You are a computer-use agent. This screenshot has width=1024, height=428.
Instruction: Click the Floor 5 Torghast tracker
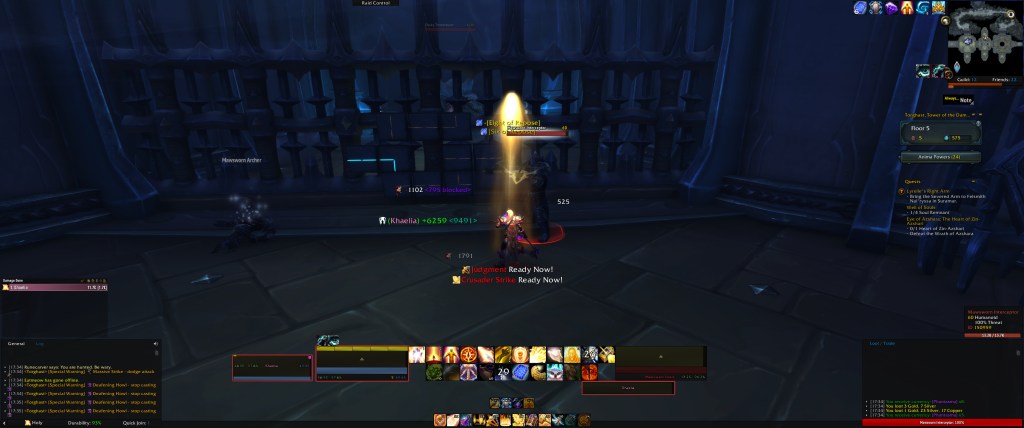pos(940,132)
